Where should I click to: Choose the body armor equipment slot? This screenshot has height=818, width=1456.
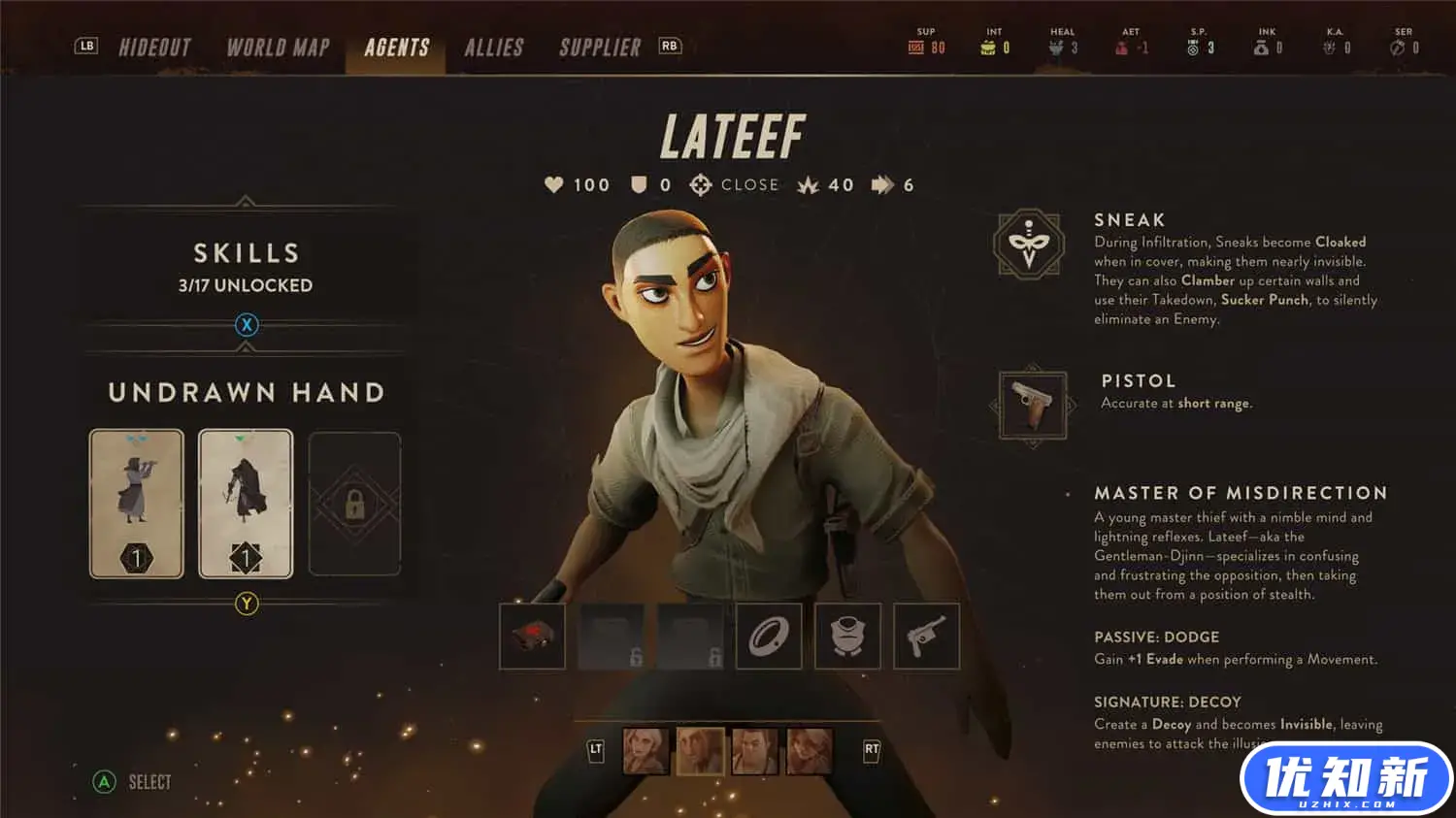point(847,637)
